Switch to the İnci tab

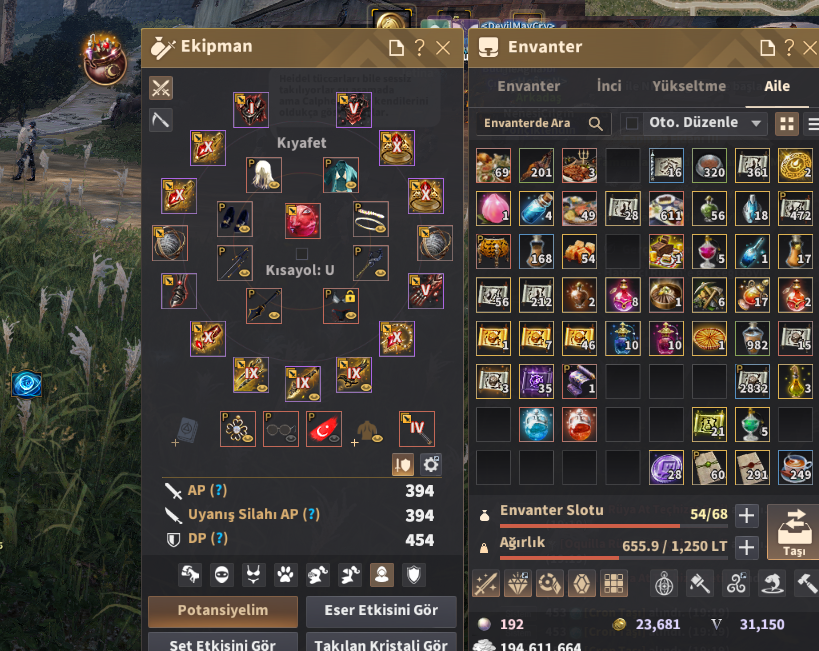point(608,86)
